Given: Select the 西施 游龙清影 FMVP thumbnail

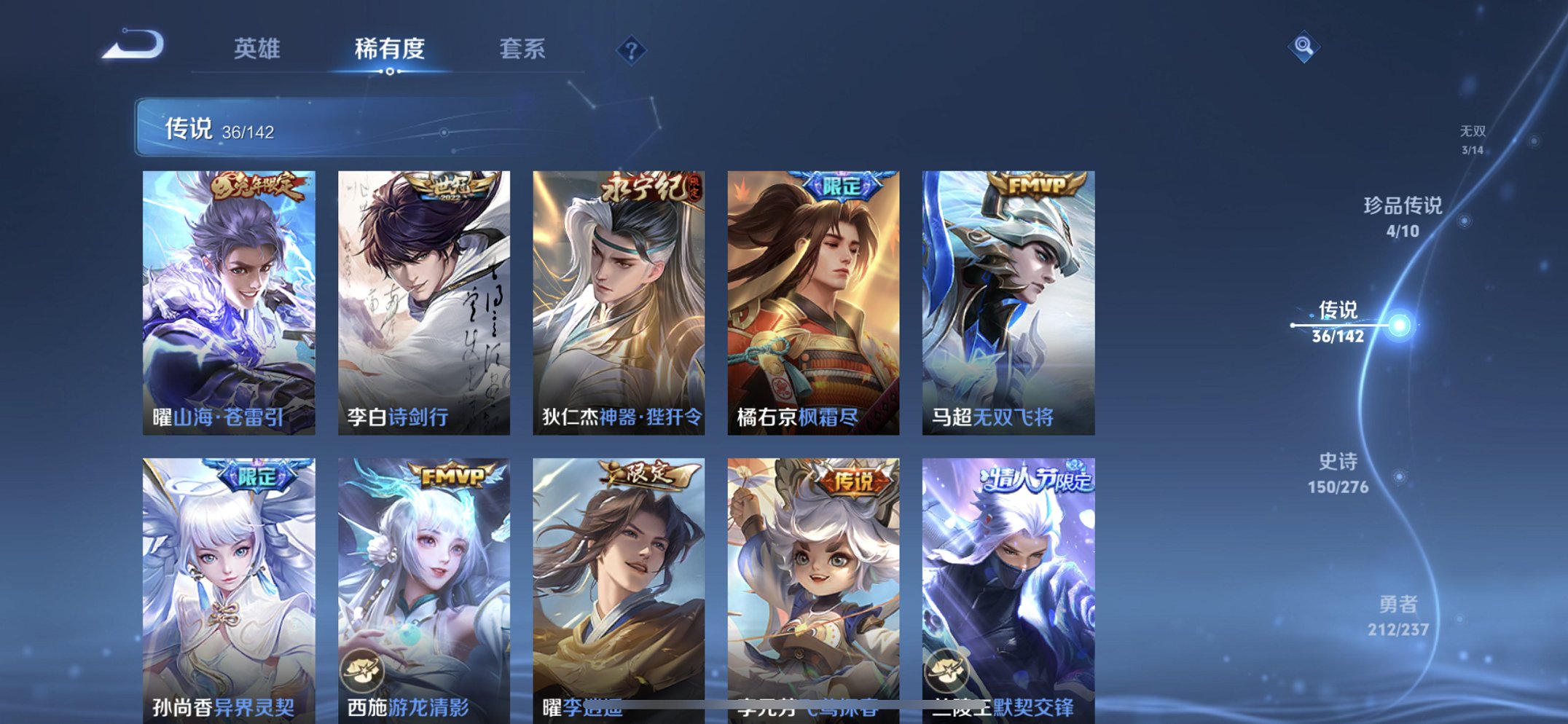Looking at the screenshot, I should [x=421, y=583].
